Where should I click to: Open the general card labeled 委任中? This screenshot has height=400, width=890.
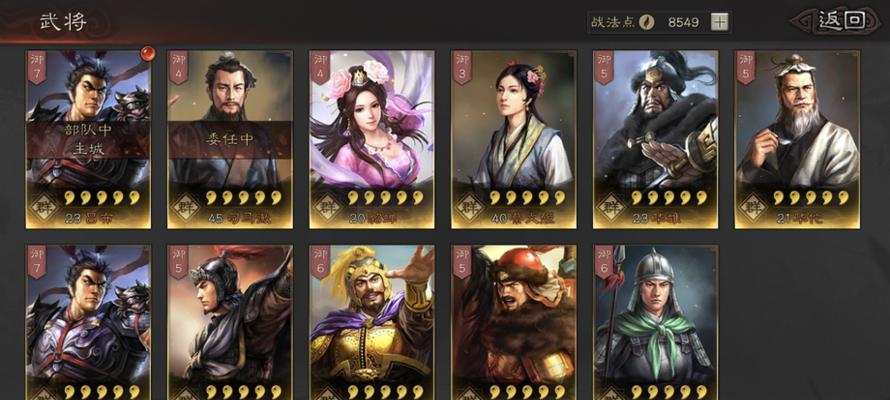[230, 138]
